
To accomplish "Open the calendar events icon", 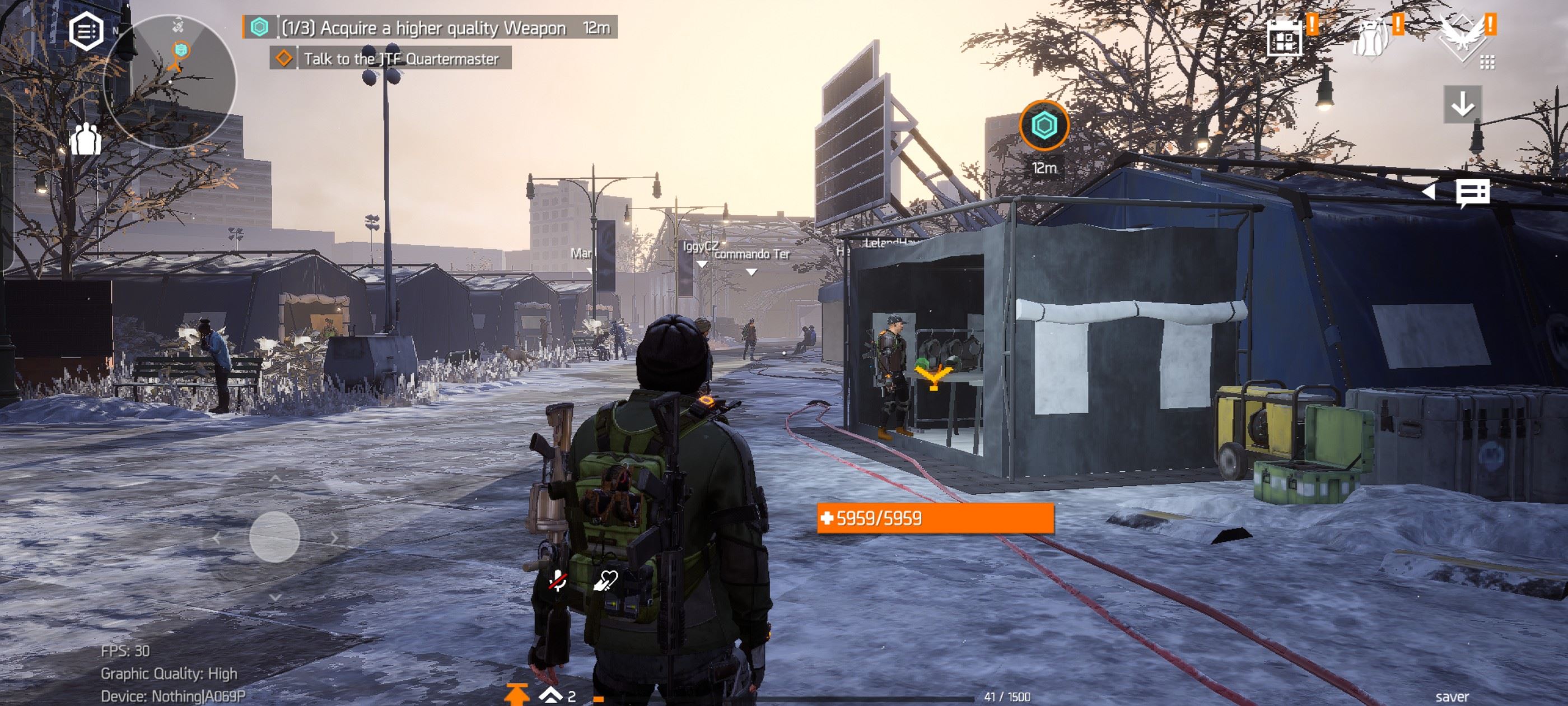I will point(1284,37).
